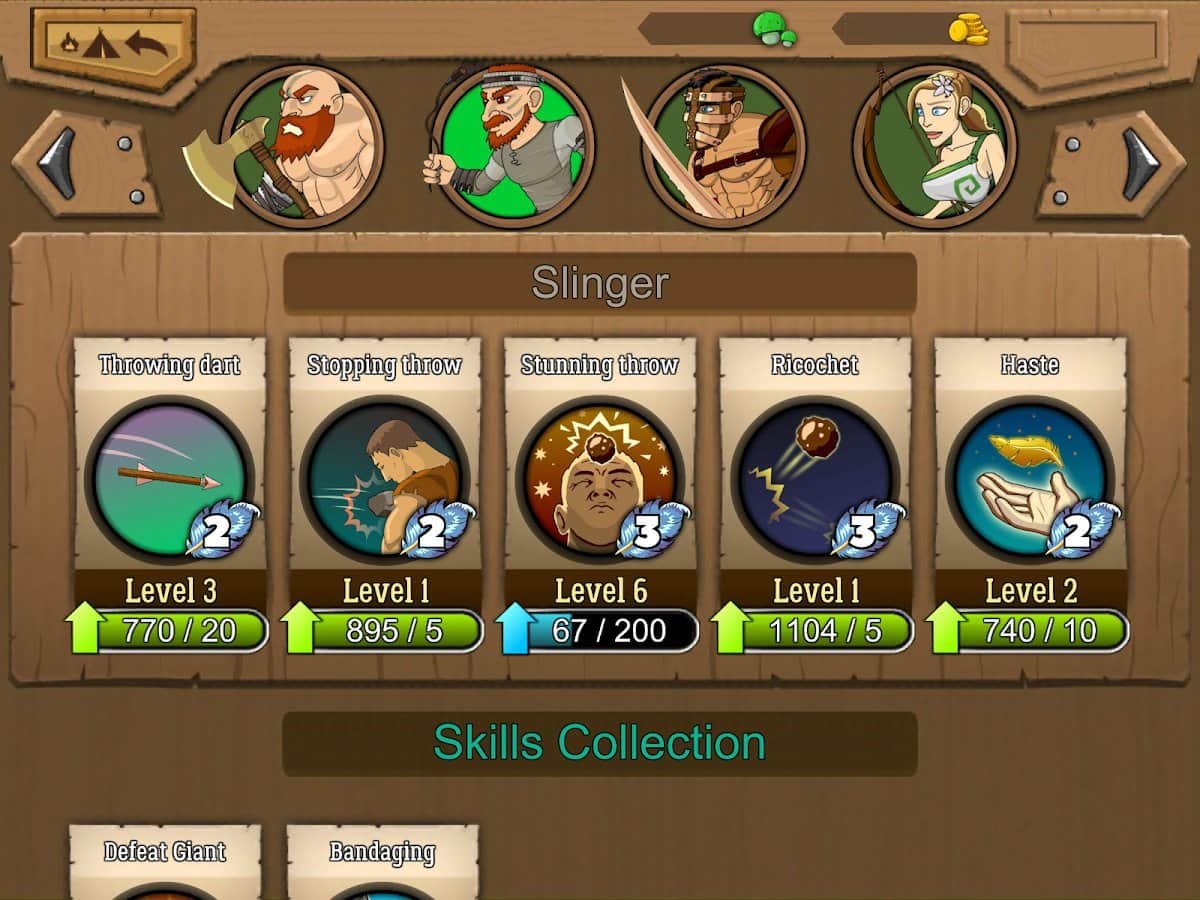Upgrade Throwing dart using the 770 / 20 bar
Screen dimensions: 1200x900
[x=169, y=631]
